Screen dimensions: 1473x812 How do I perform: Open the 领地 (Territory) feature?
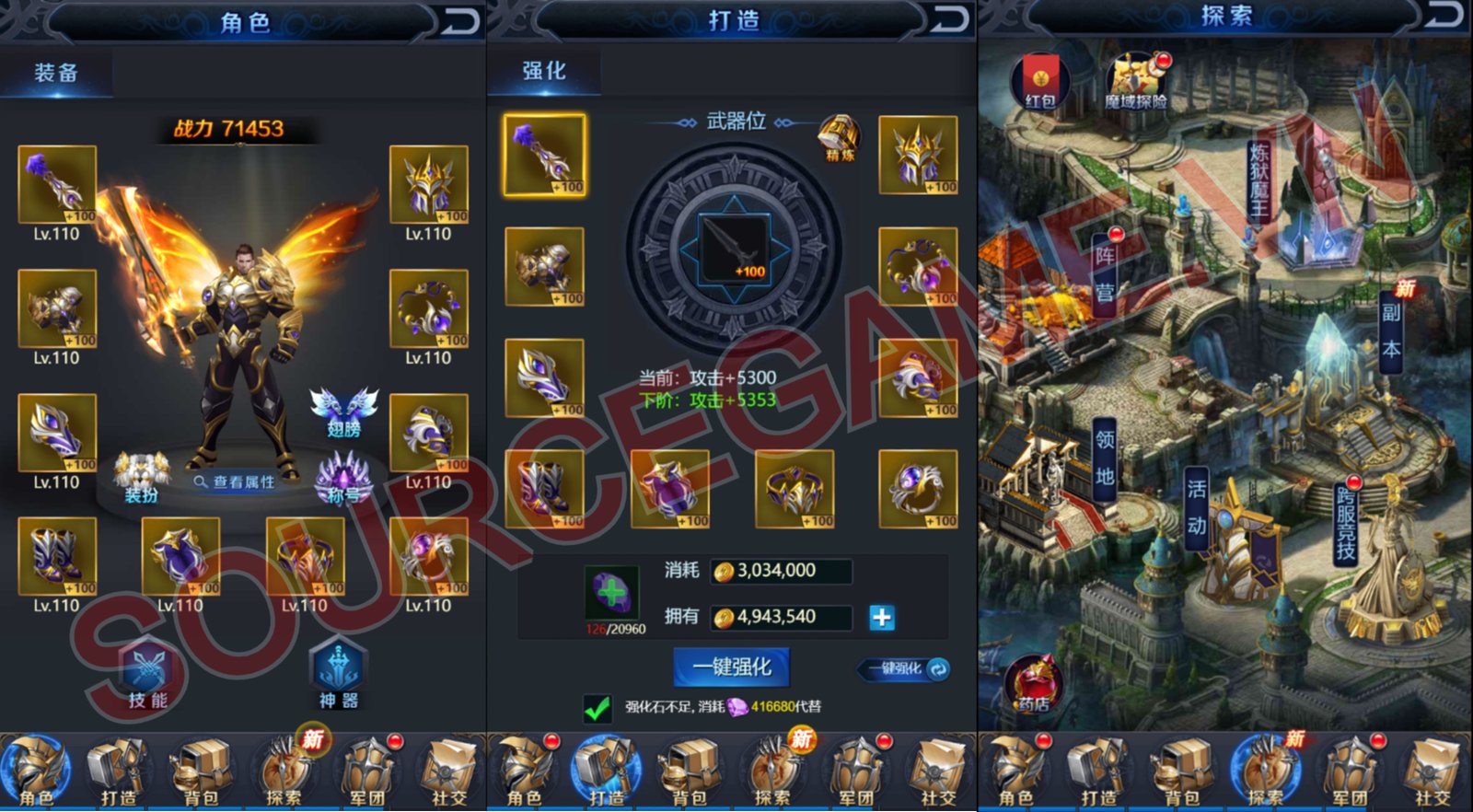coord(1105,456)
